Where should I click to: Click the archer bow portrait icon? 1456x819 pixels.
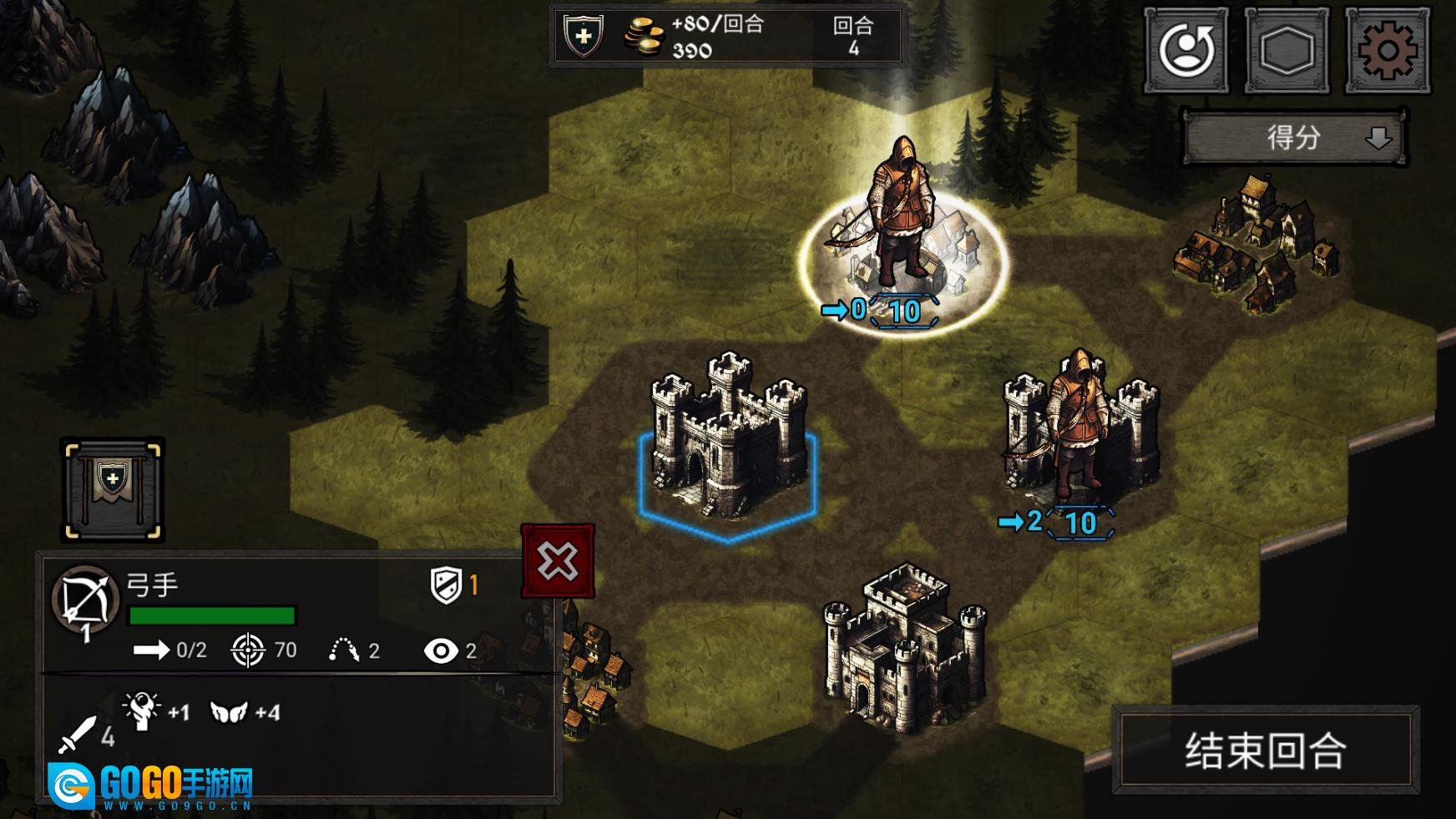(85, 599)
